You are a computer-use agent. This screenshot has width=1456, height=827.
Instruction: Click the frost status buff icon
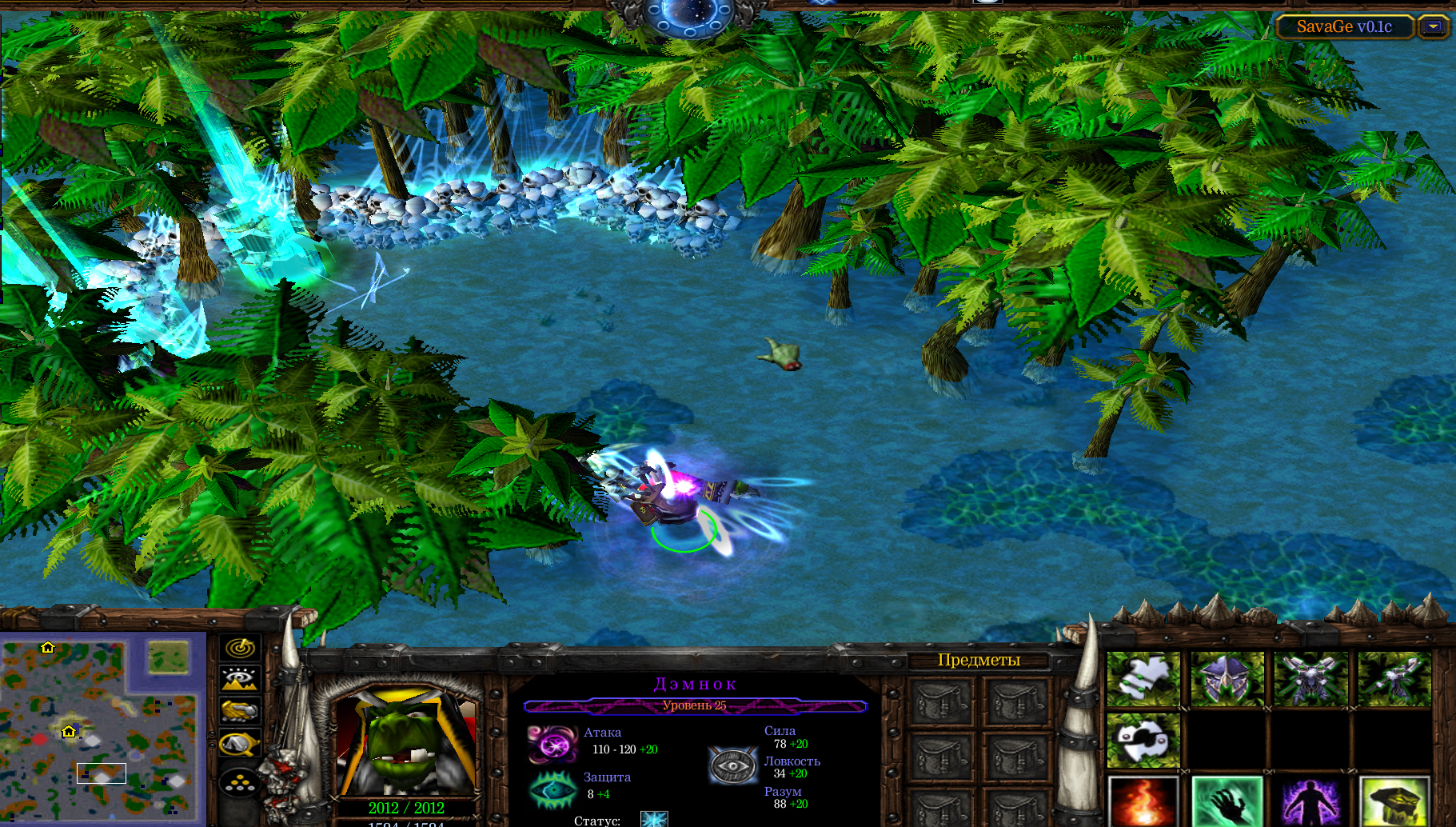point(654,819)
